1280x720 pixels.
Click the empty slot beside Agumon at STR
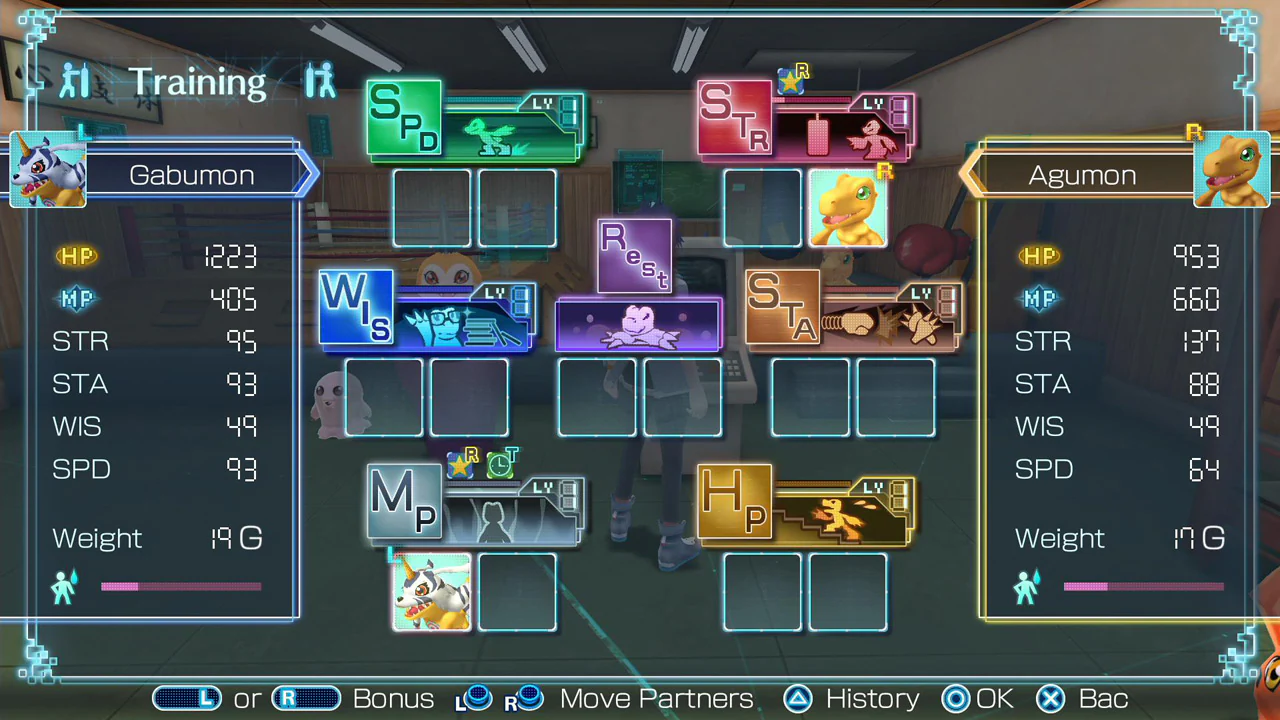point(762,207)
